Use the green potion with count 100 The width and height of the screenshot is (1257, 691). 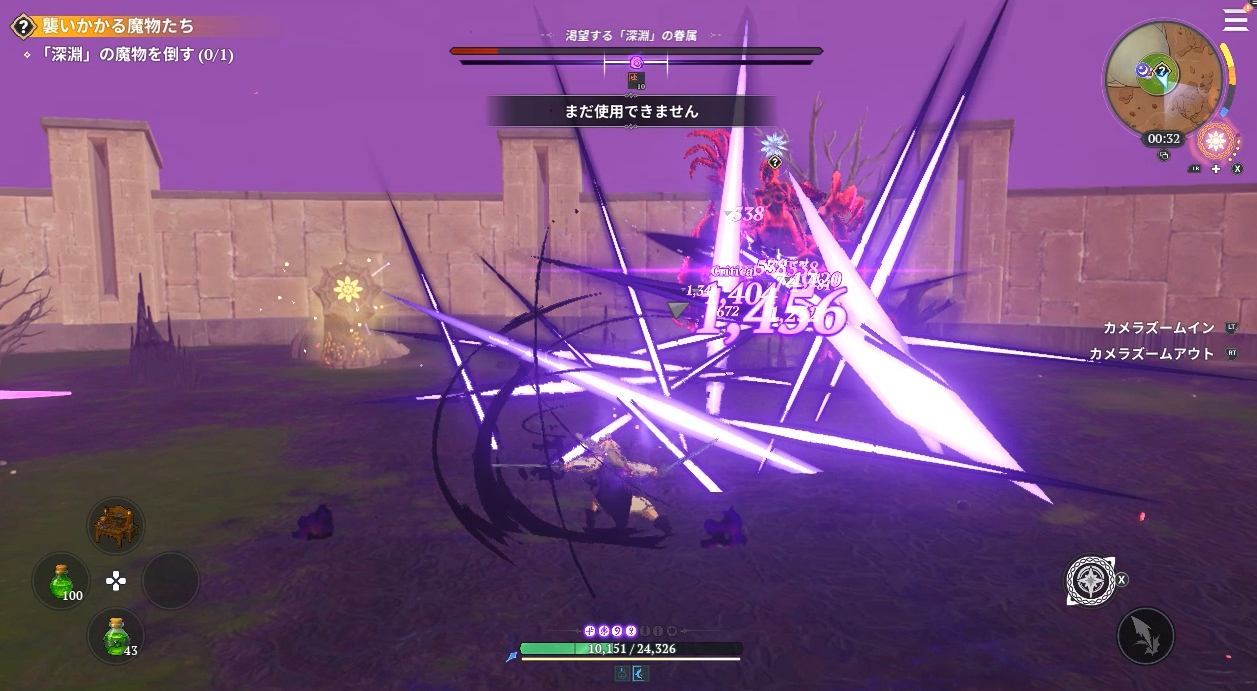coord(61,580)
